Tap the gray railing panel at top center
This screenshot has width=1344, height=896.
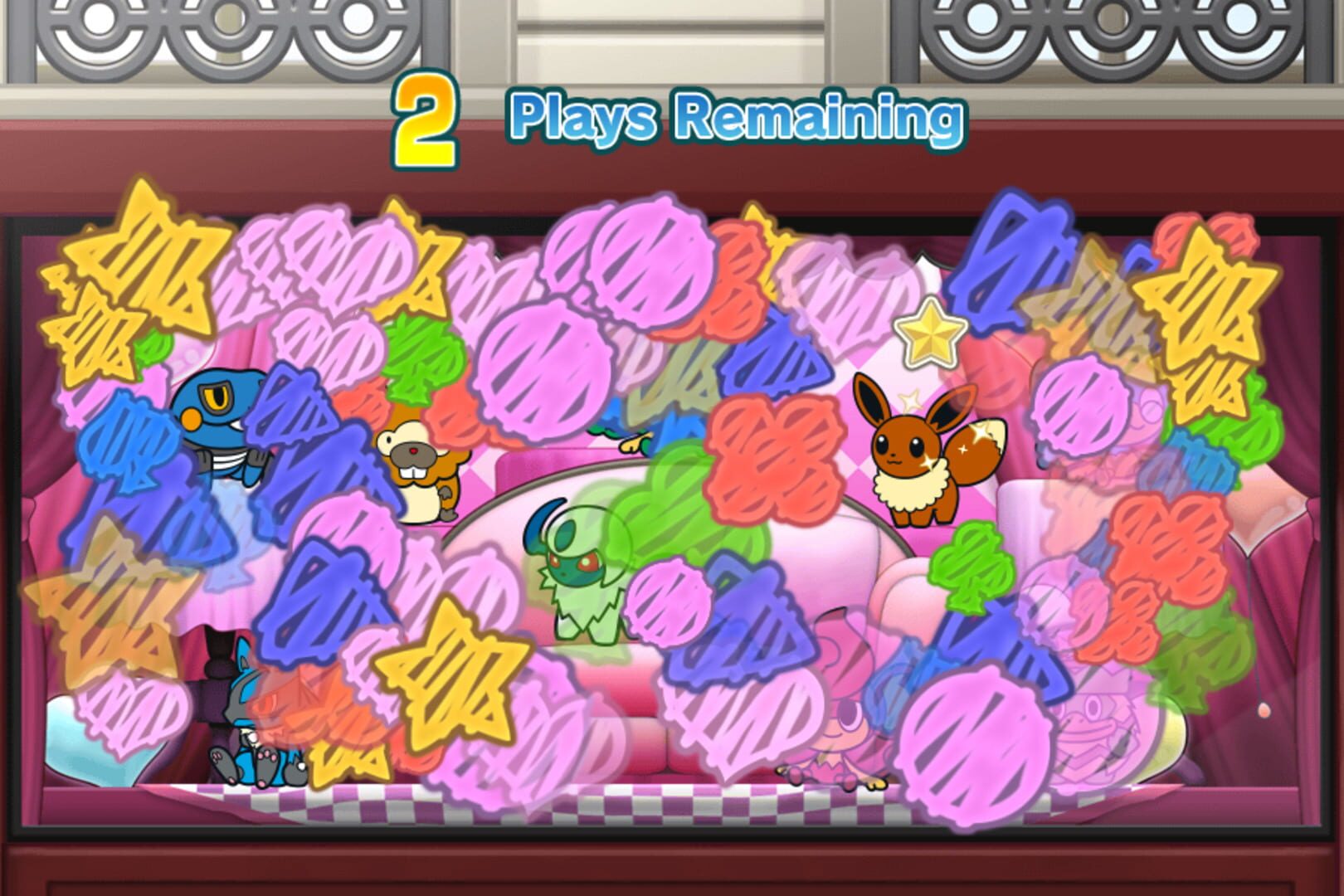tap(672, 37)
